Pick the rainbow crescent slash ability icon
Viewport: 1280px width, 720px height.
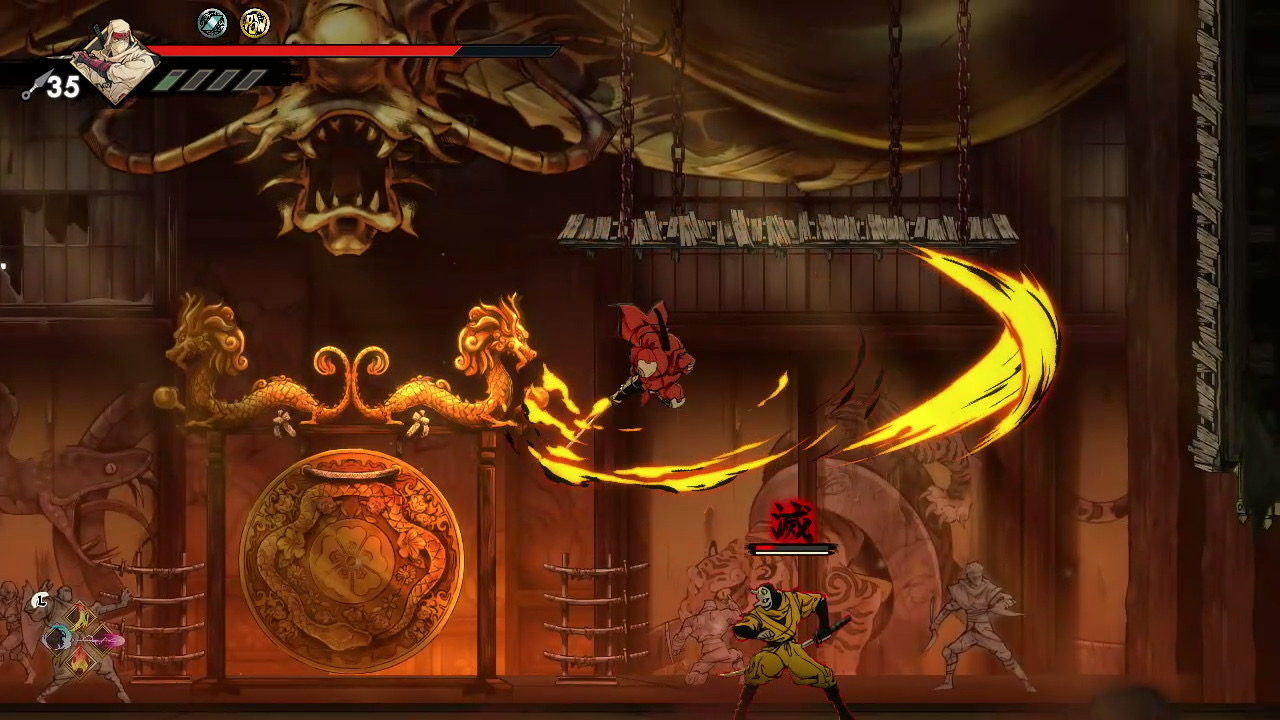(x=79, y=616)
